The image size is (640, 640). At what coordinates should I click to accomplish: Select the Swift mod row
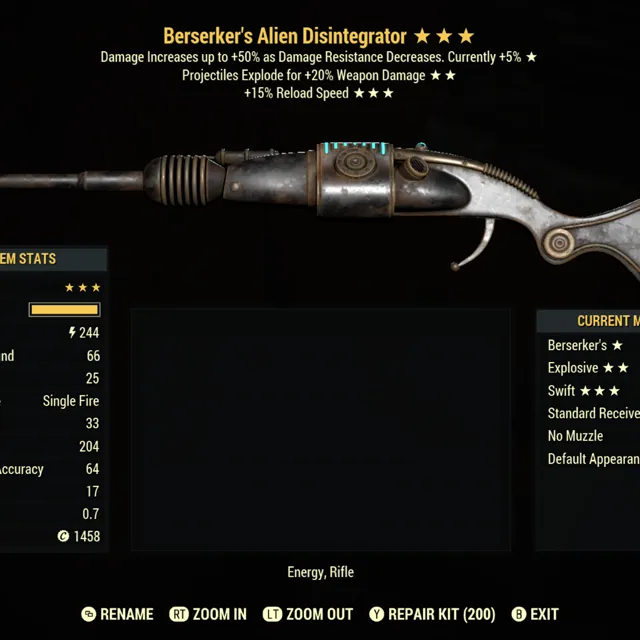(585, 391)
